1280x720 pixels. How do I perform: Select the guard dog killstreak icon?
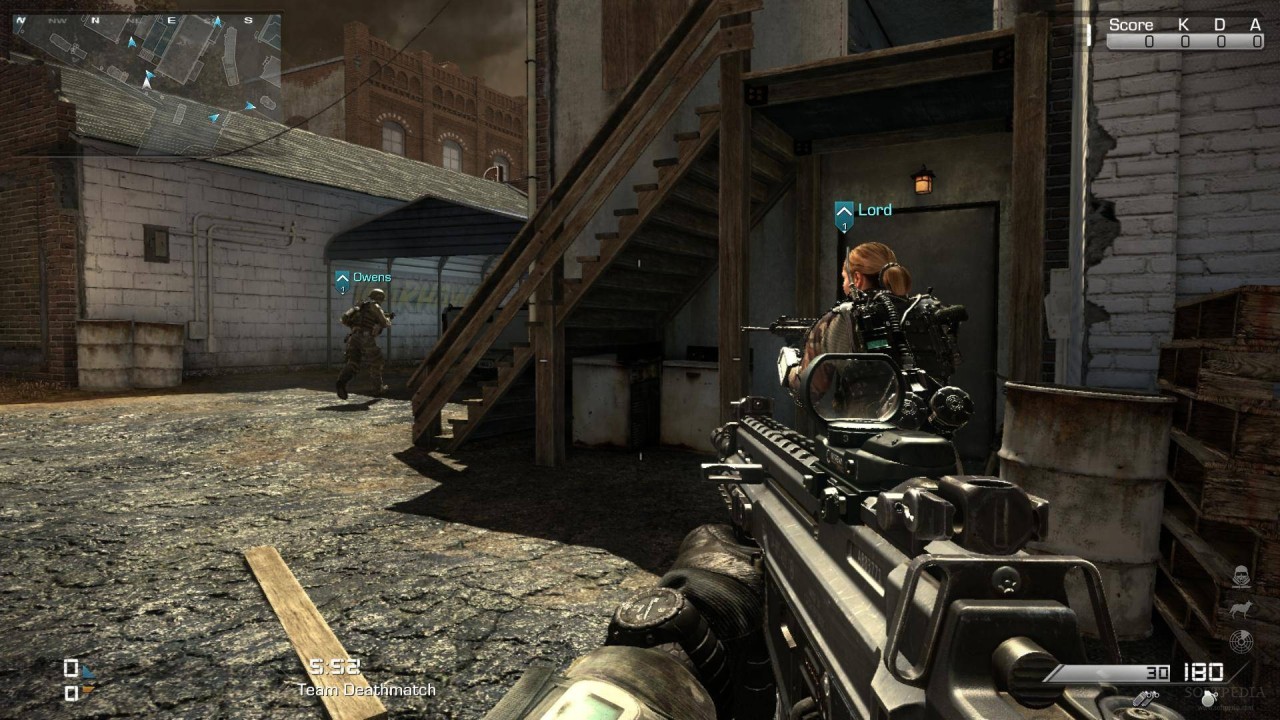click(x=1241, y=608)
